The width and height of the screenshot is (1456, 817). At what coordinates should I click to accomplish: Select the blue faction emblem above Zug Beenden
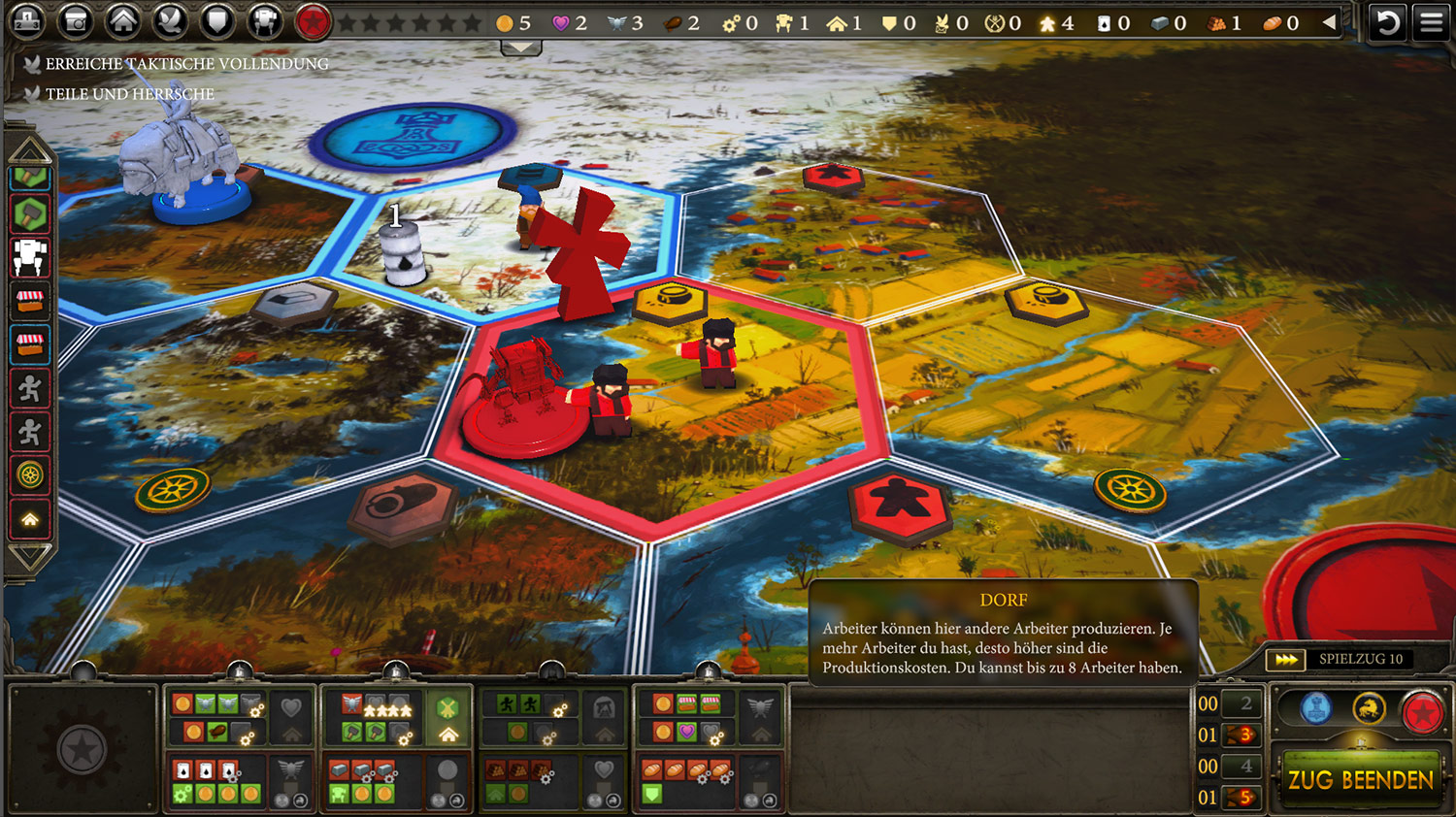tap(1316, 709)
